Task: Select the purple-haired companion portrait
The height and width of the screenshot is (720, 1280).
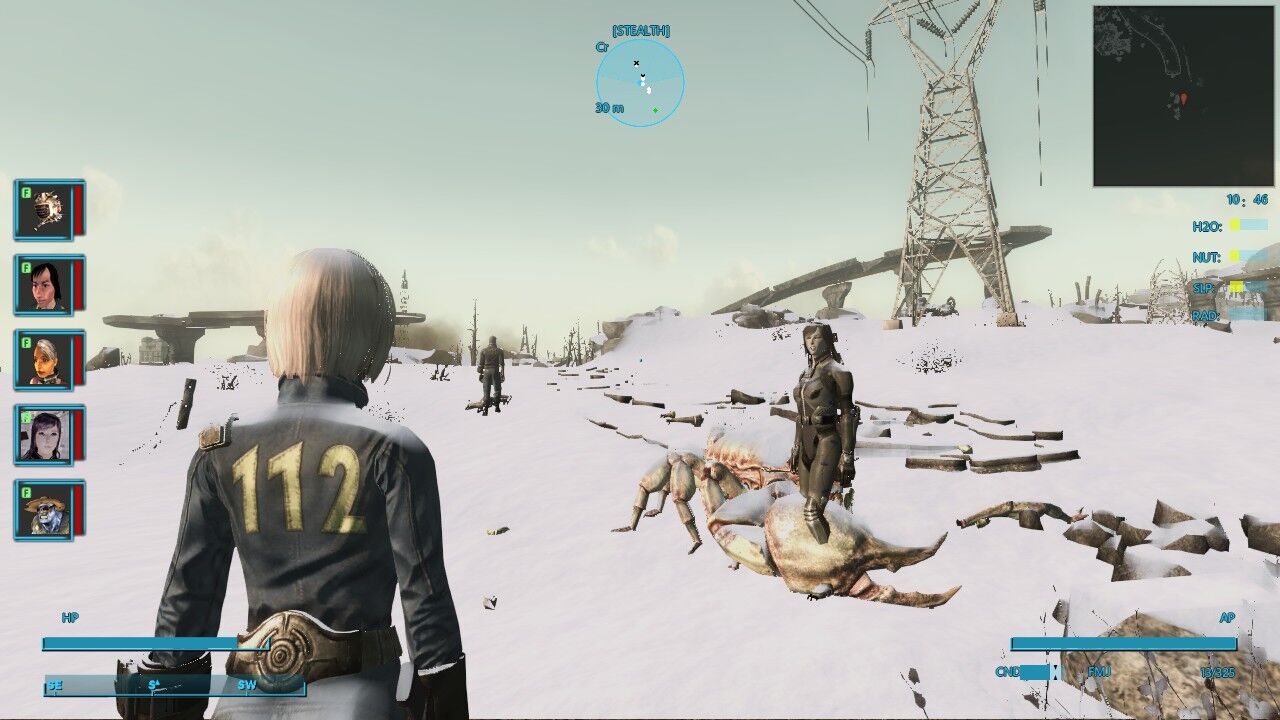Action: pos(45,432)
